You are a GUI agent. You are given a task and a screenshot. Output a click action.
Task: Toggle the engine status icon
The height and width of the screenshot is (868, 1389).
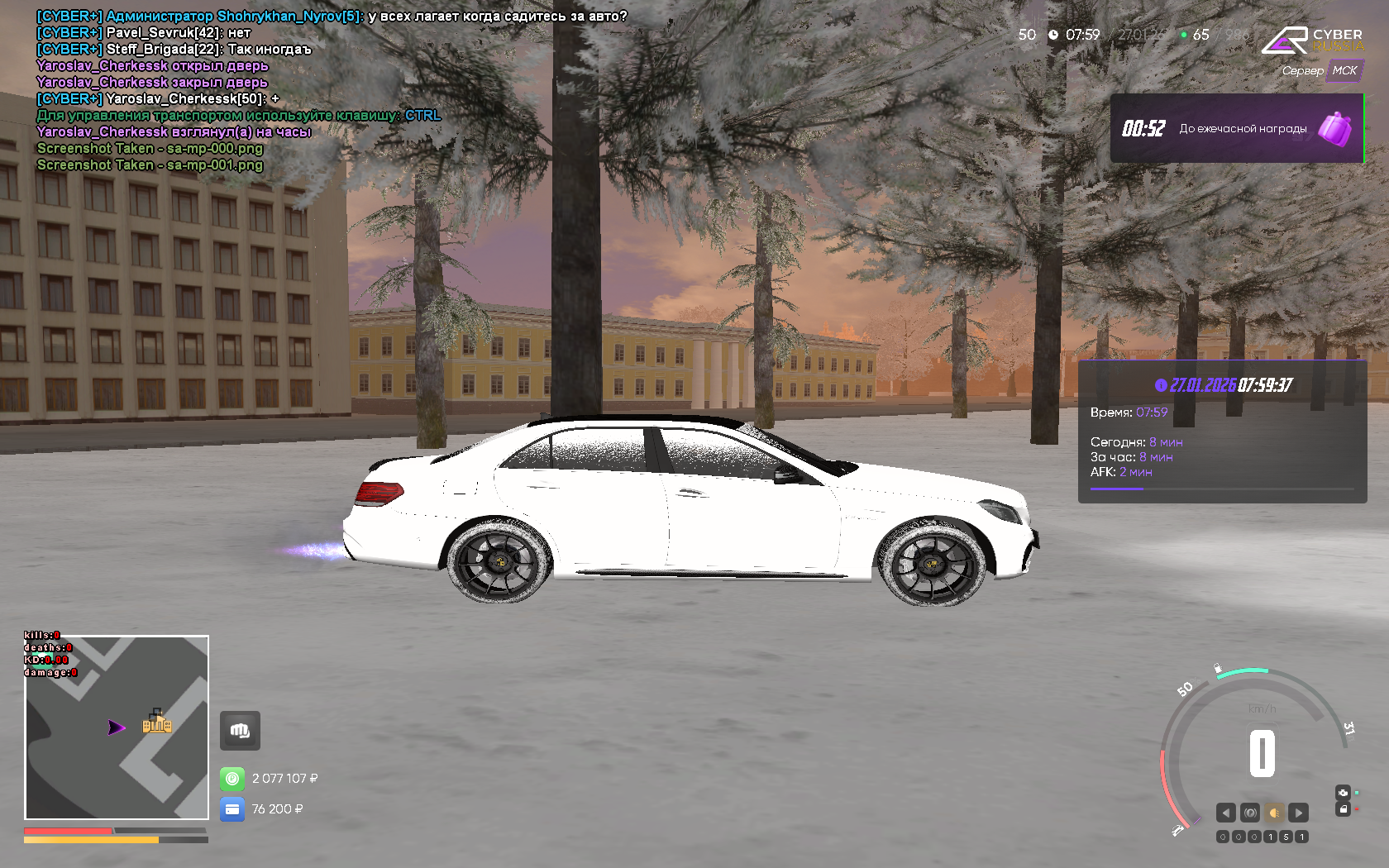[x=1343, y=792]
